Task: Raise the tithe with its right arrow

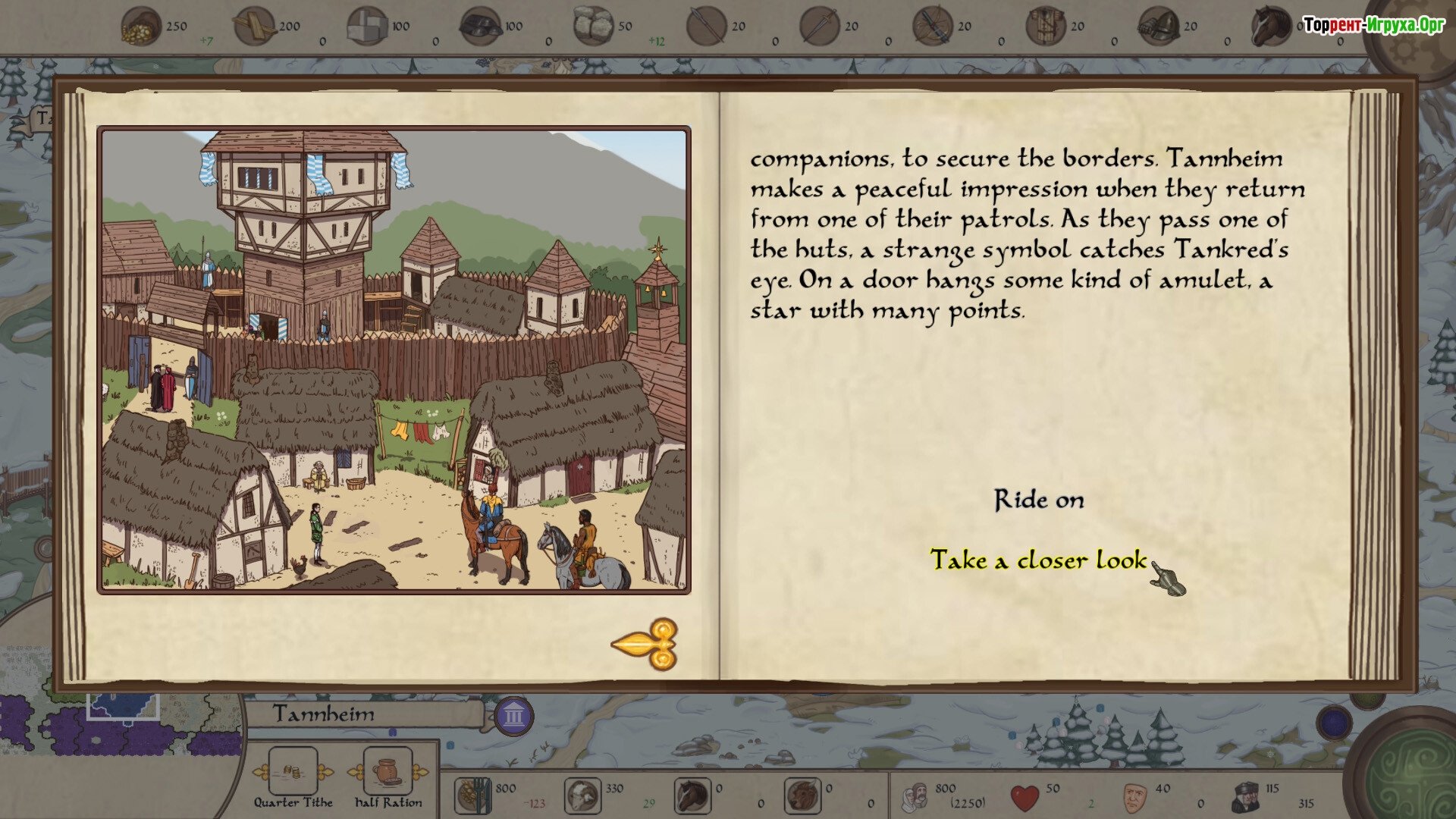Action: 325,773
